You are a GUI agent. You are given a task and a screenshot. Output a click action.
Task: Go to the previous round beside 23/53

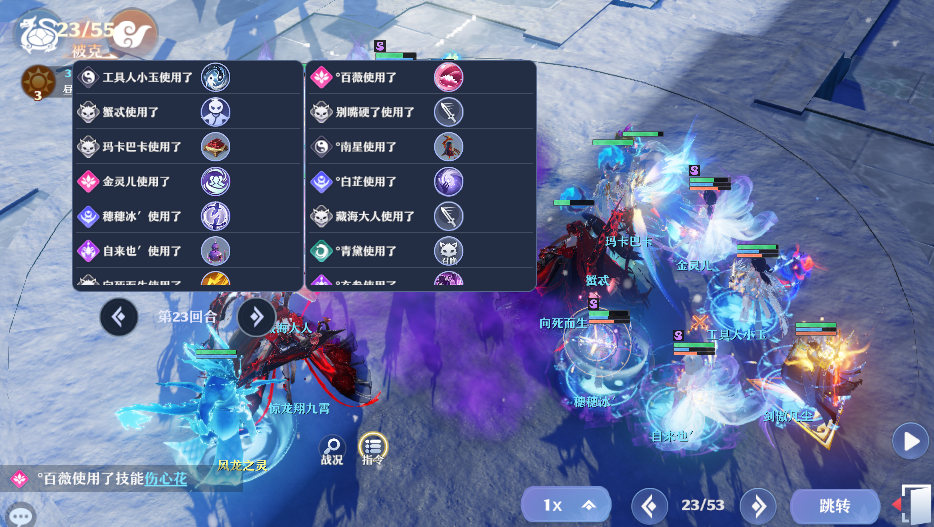(649, 506)
